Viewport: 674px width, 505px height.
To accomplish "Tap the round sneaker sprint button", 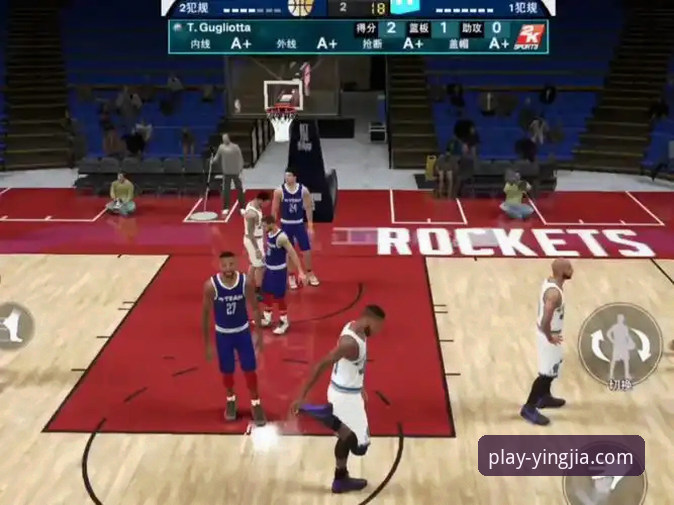I will pos(13,326).
